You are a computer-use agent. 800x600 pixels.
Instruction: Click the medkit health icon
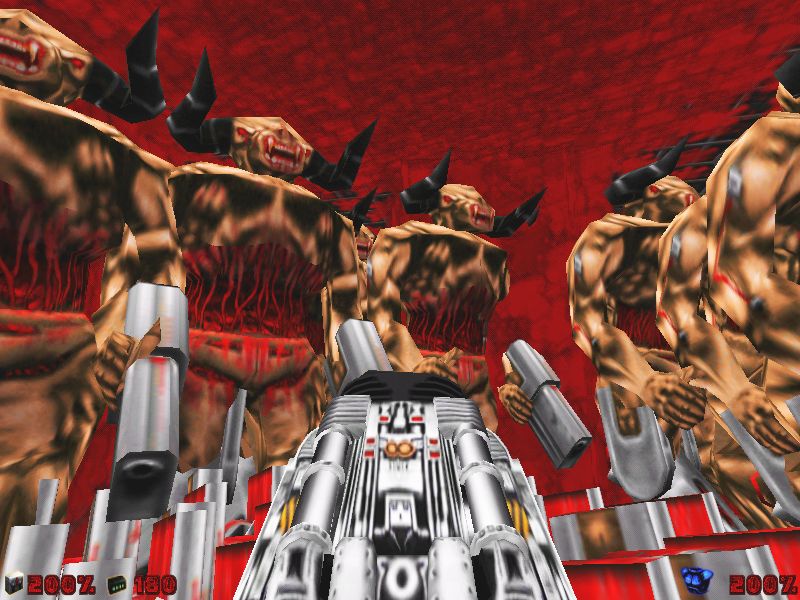tap(13, 582)
